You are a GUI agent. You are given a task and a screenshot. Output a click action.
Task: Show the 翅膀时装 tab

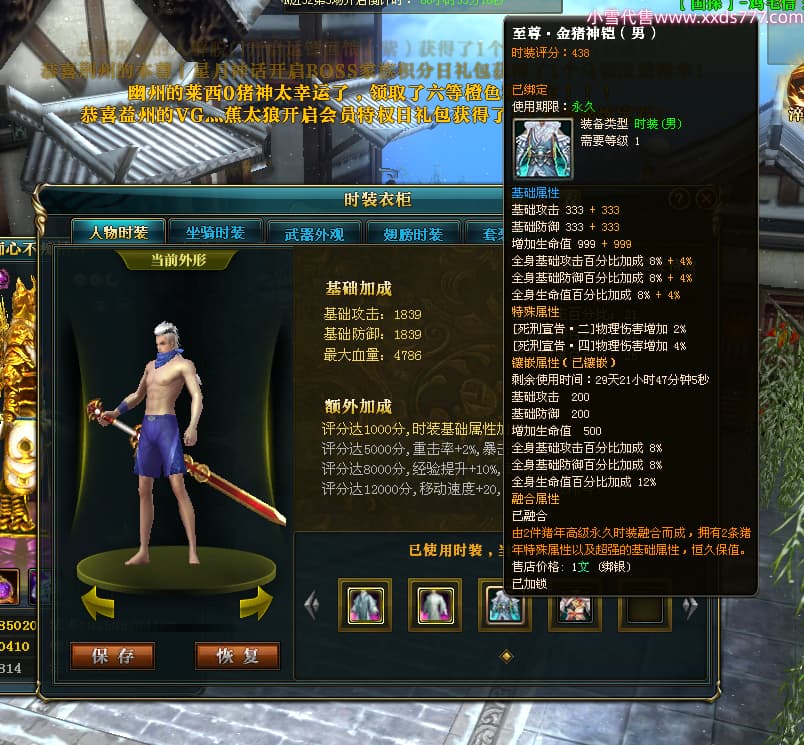(412, 234)
